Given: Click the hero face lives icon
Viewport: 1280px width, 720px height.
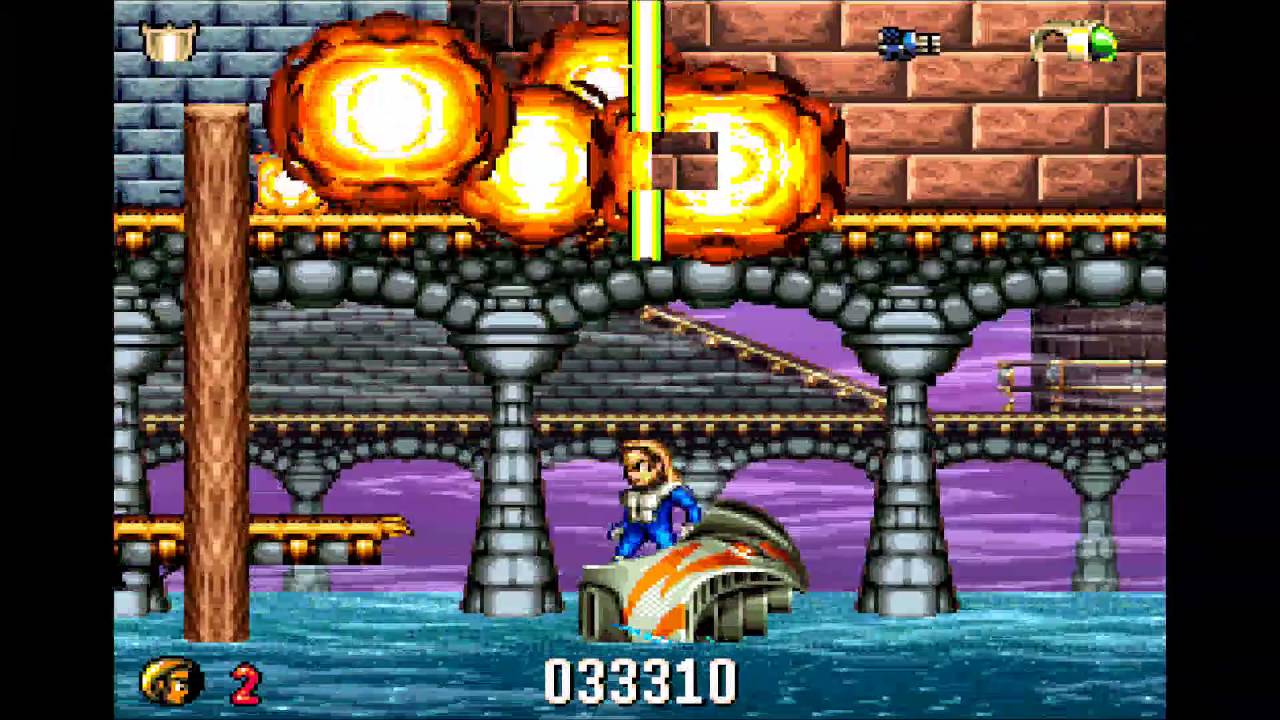Looking at the screenshot, I should coord(171,681).
